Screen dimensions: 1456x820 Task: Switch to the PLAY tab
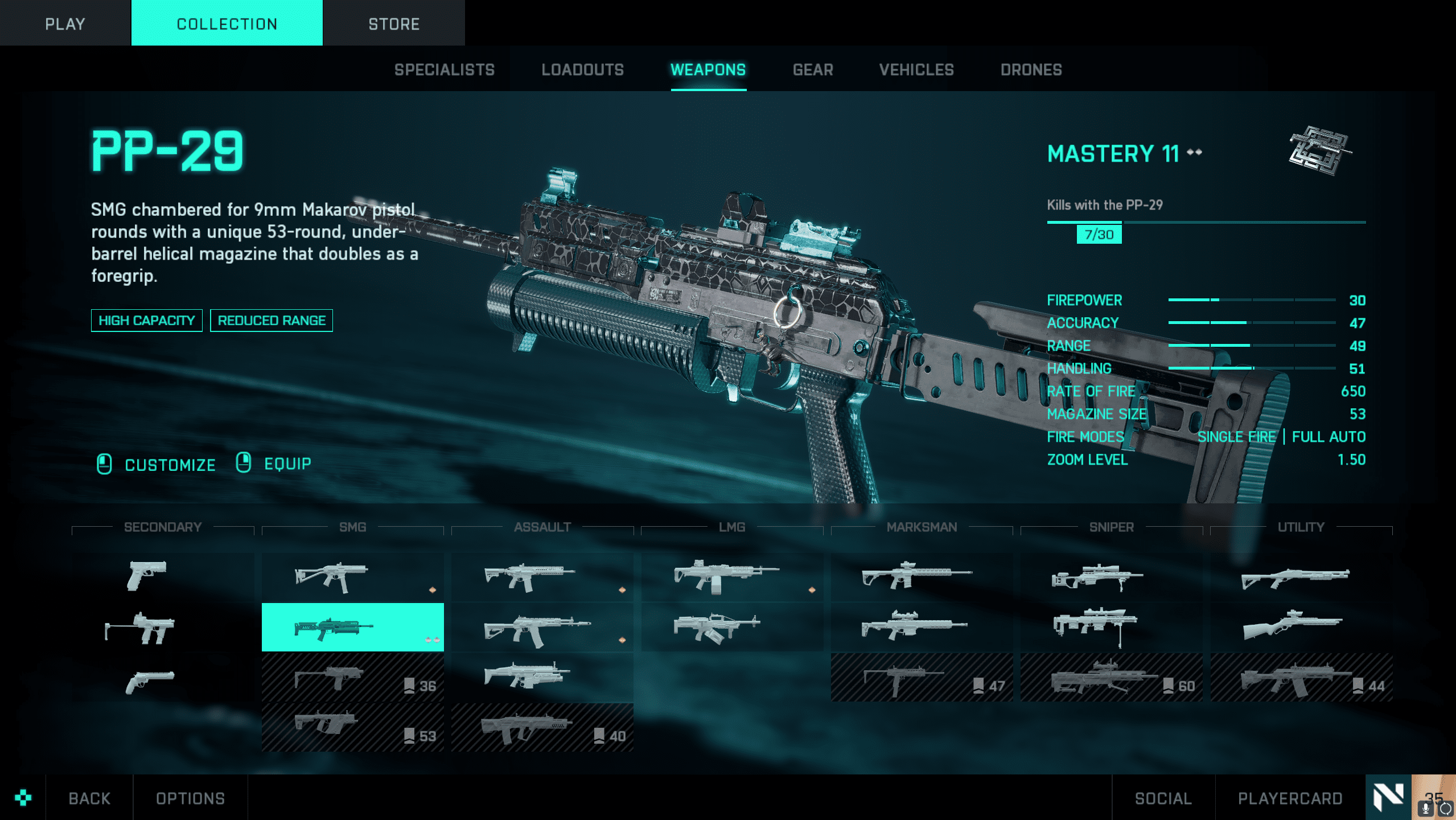coord(65,24)
